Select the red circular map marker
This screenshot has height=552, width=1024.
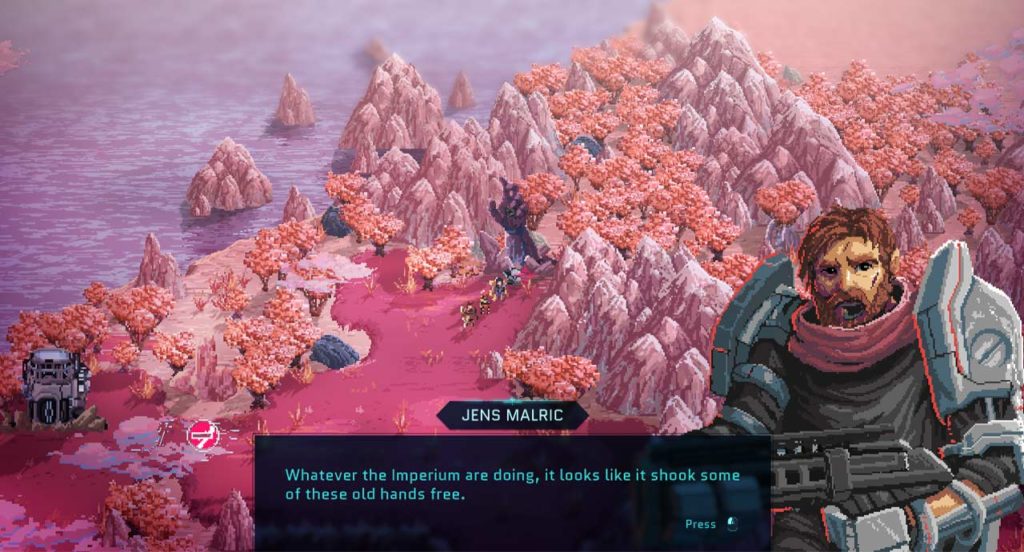203,433
